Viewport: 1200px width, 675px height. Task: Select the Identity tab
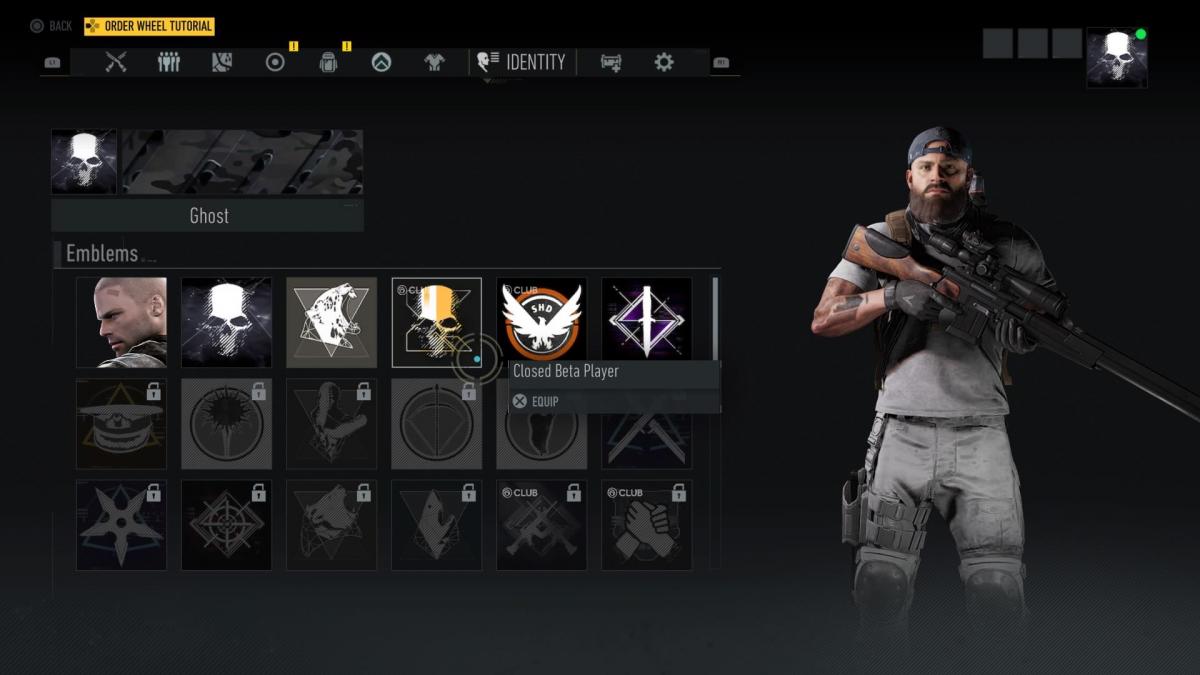click(x=522, y=62)
